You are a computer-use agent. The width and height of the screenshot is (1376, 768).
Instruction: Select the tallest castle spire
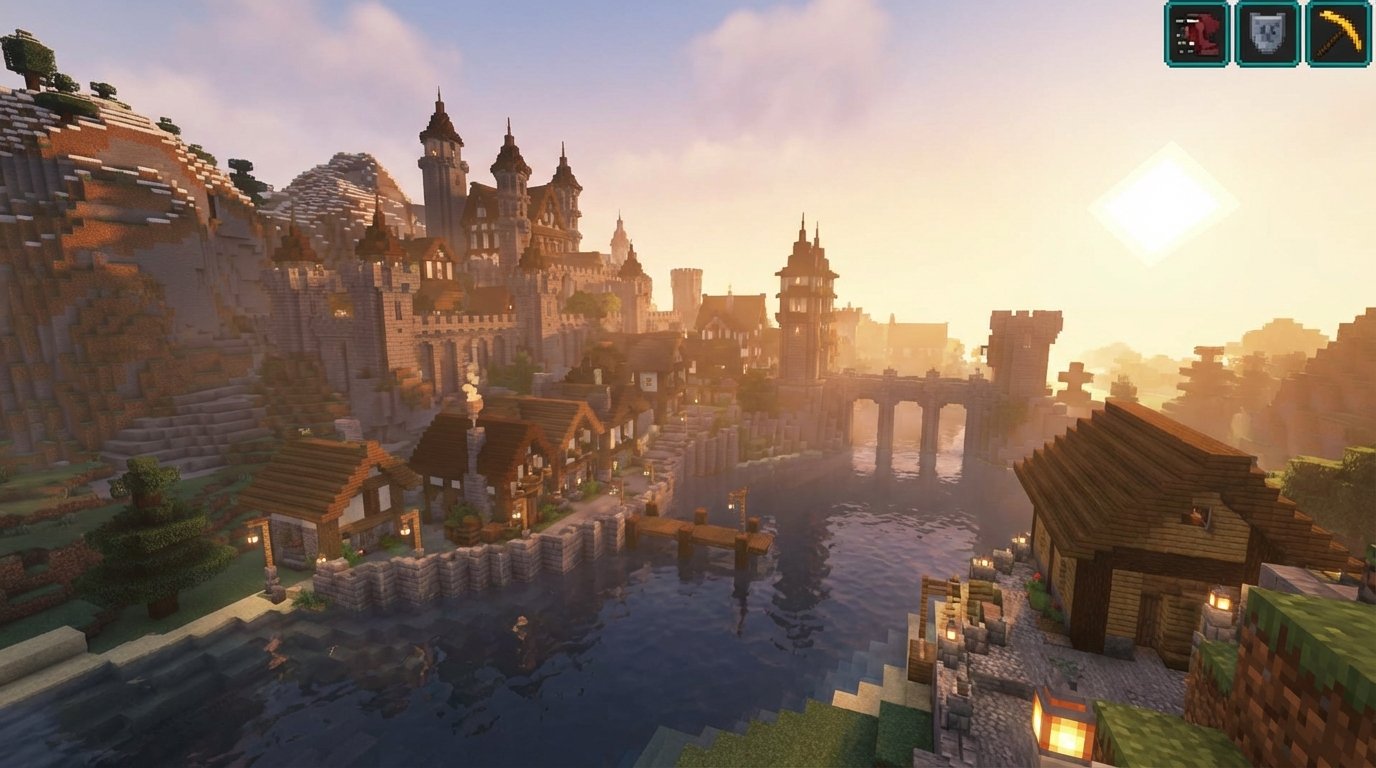click(442, 120)
